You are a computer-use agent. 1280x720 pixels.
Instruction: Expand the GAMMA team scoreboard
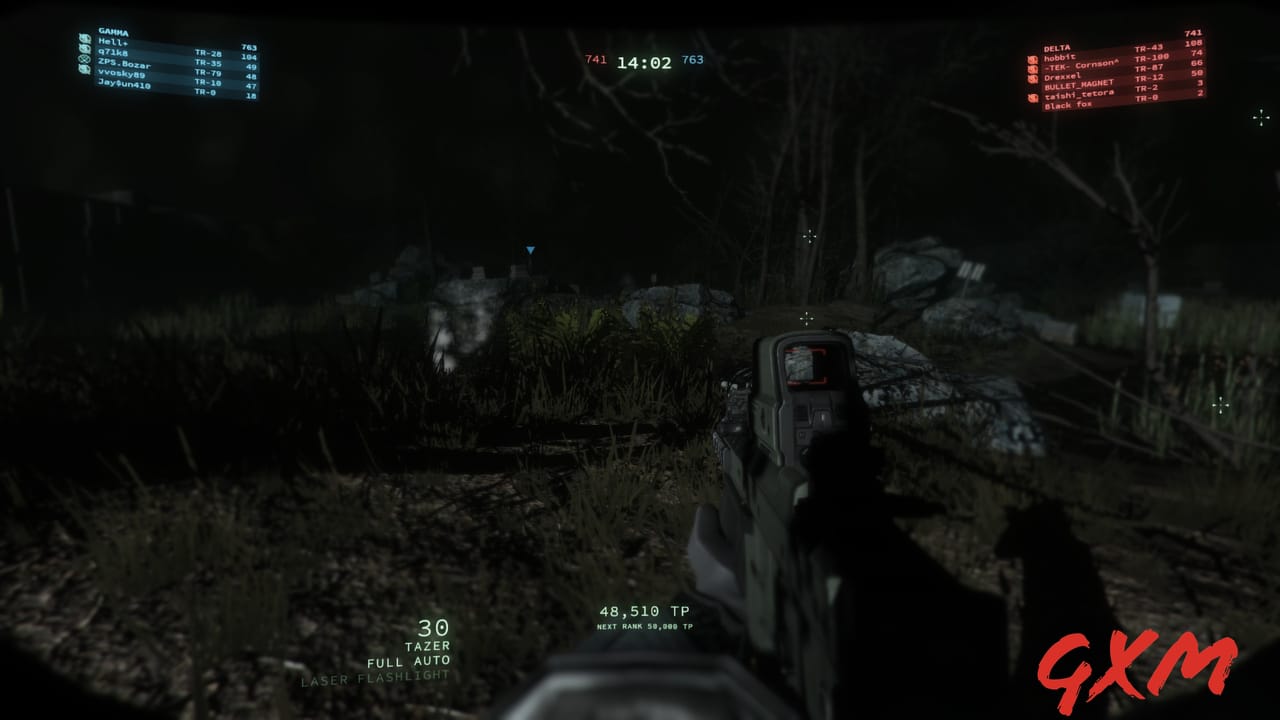(113, 32)
